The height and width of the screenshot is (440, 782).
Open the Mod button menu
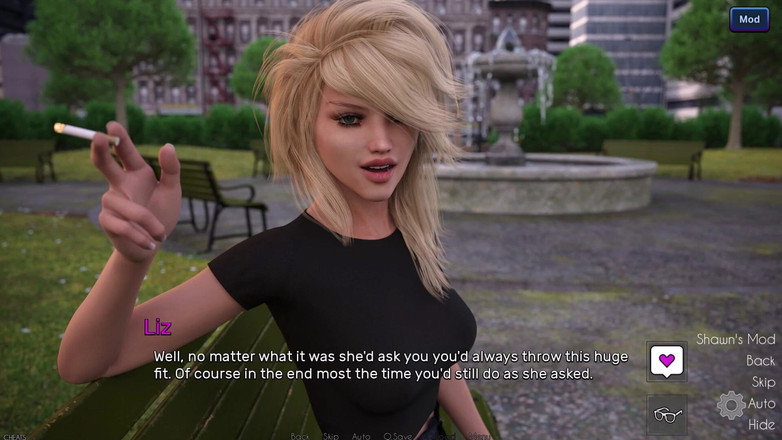coord(749,20)
